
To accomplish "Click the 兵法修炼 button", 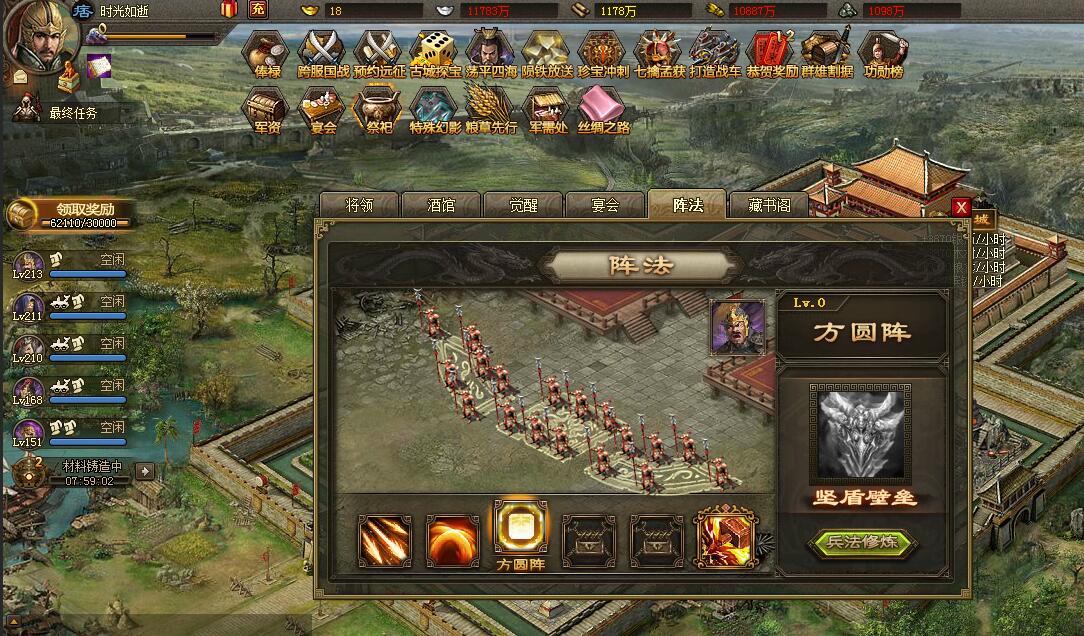I will point(863,543).
